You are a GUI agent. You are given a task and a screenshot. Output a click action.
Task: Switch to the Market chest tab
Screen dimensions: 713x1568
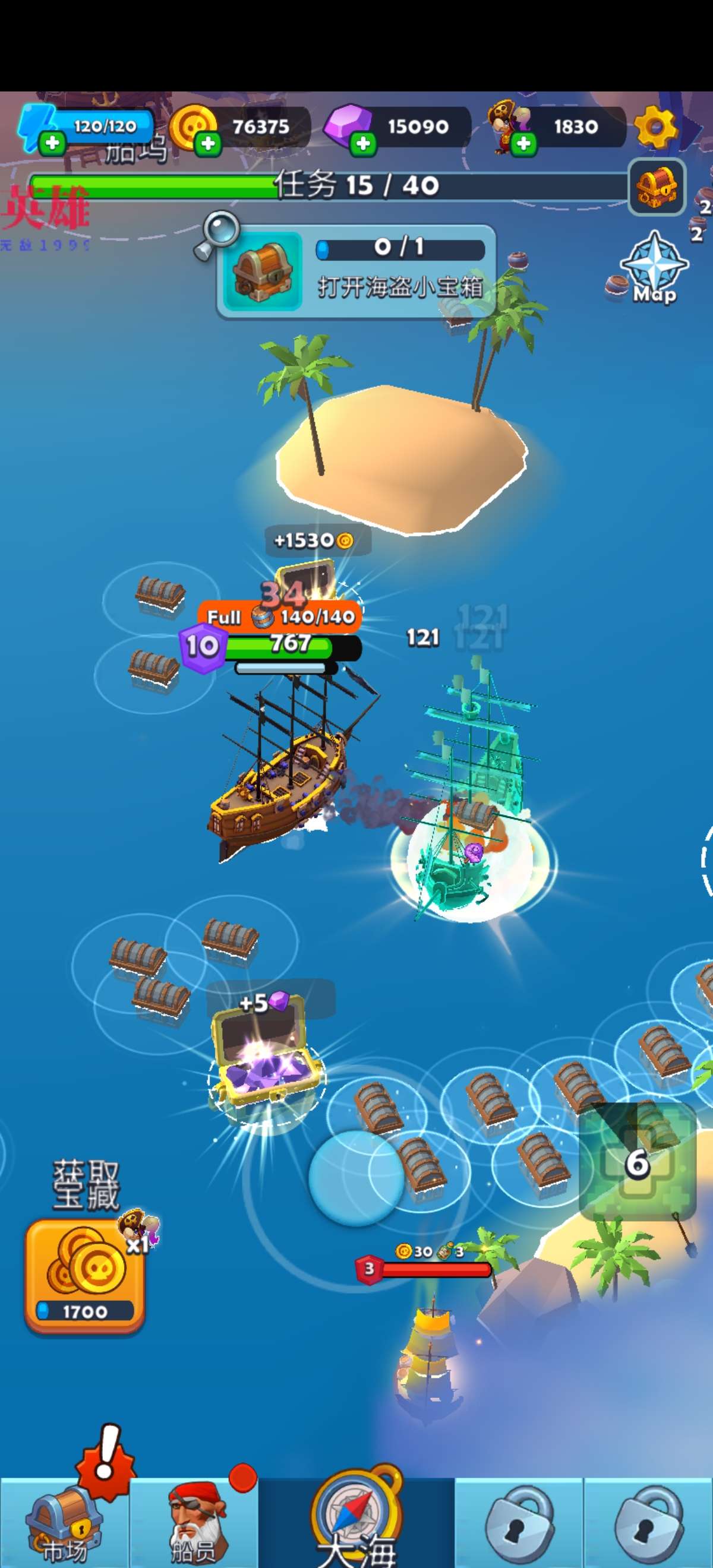click(x=64, y=1522)
